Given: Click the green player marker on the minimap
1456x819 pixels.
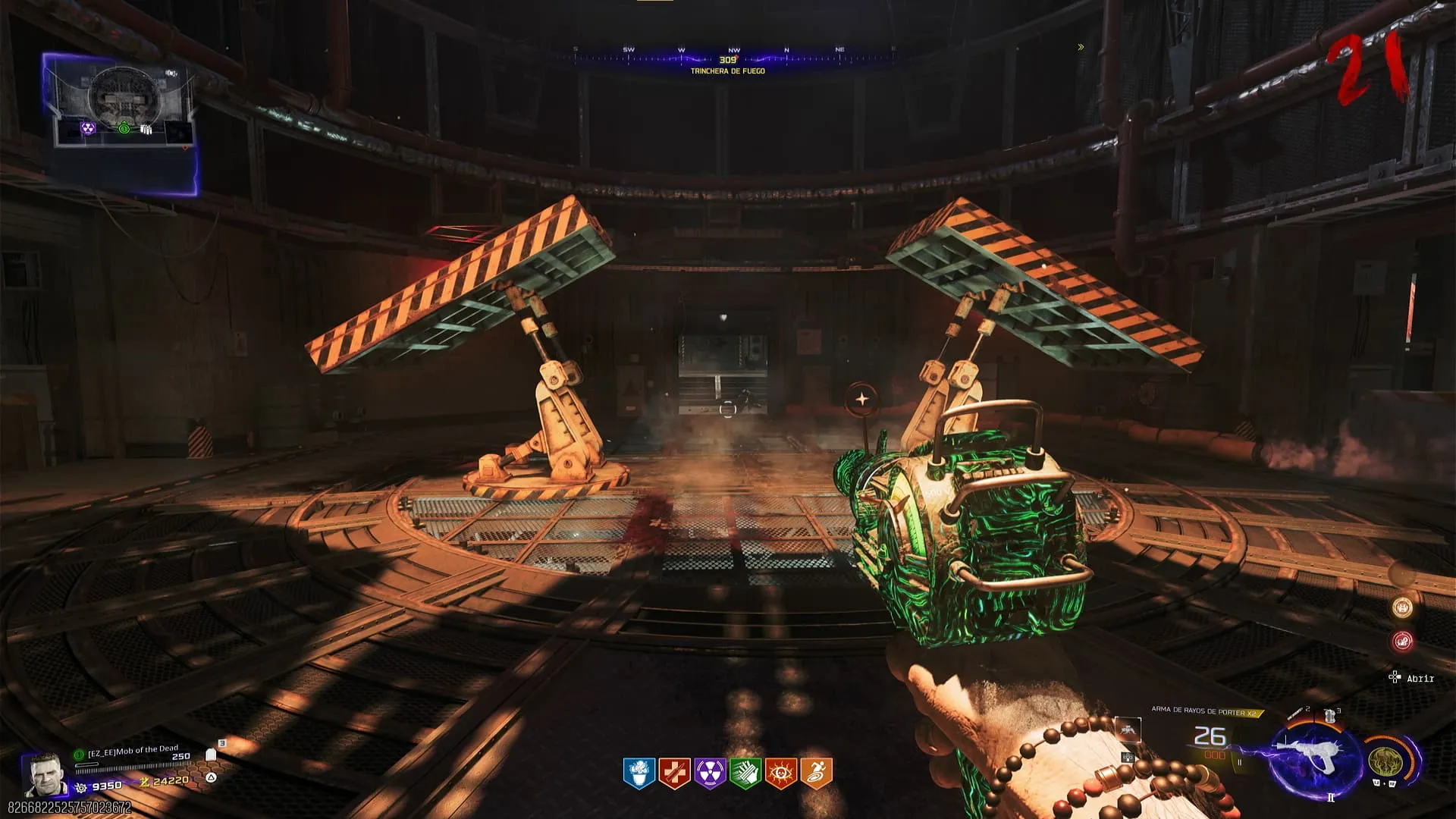Looking at the screenshot, I should pos(124,129).
